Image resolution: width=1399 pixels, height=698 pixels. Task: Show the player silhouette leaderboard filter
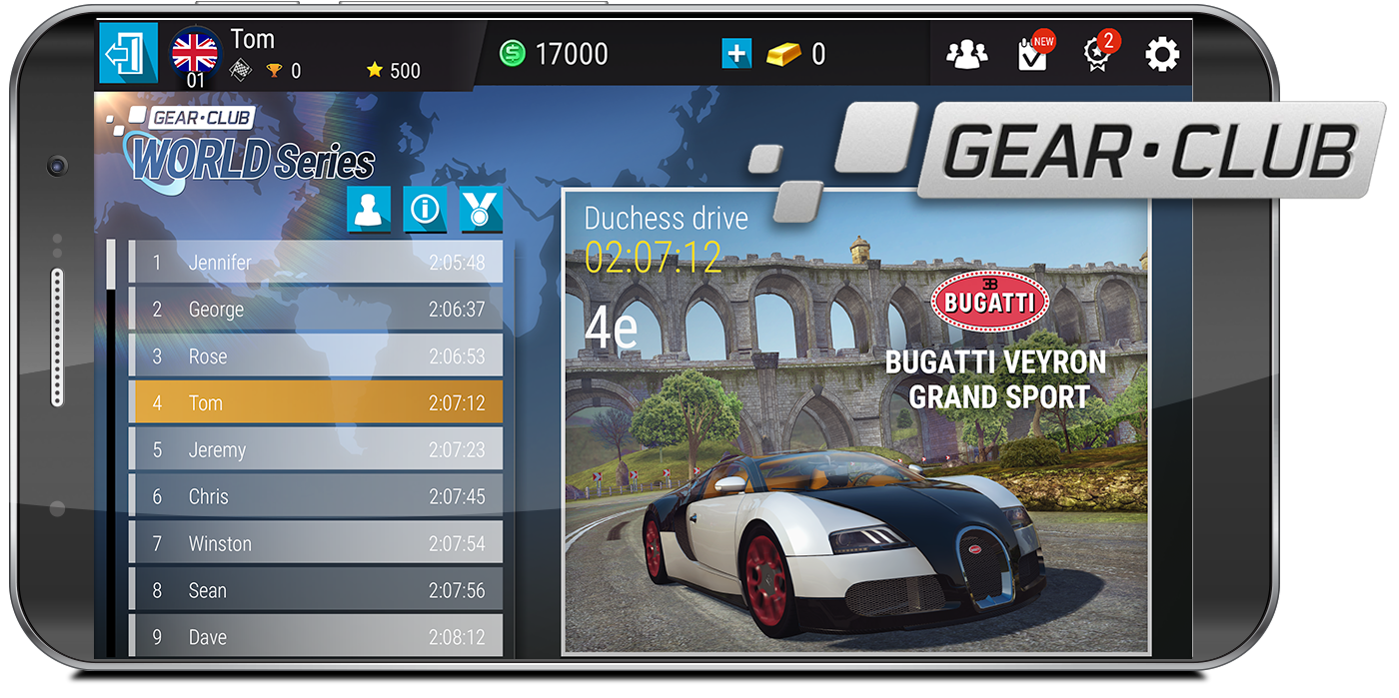coord(369,210)
